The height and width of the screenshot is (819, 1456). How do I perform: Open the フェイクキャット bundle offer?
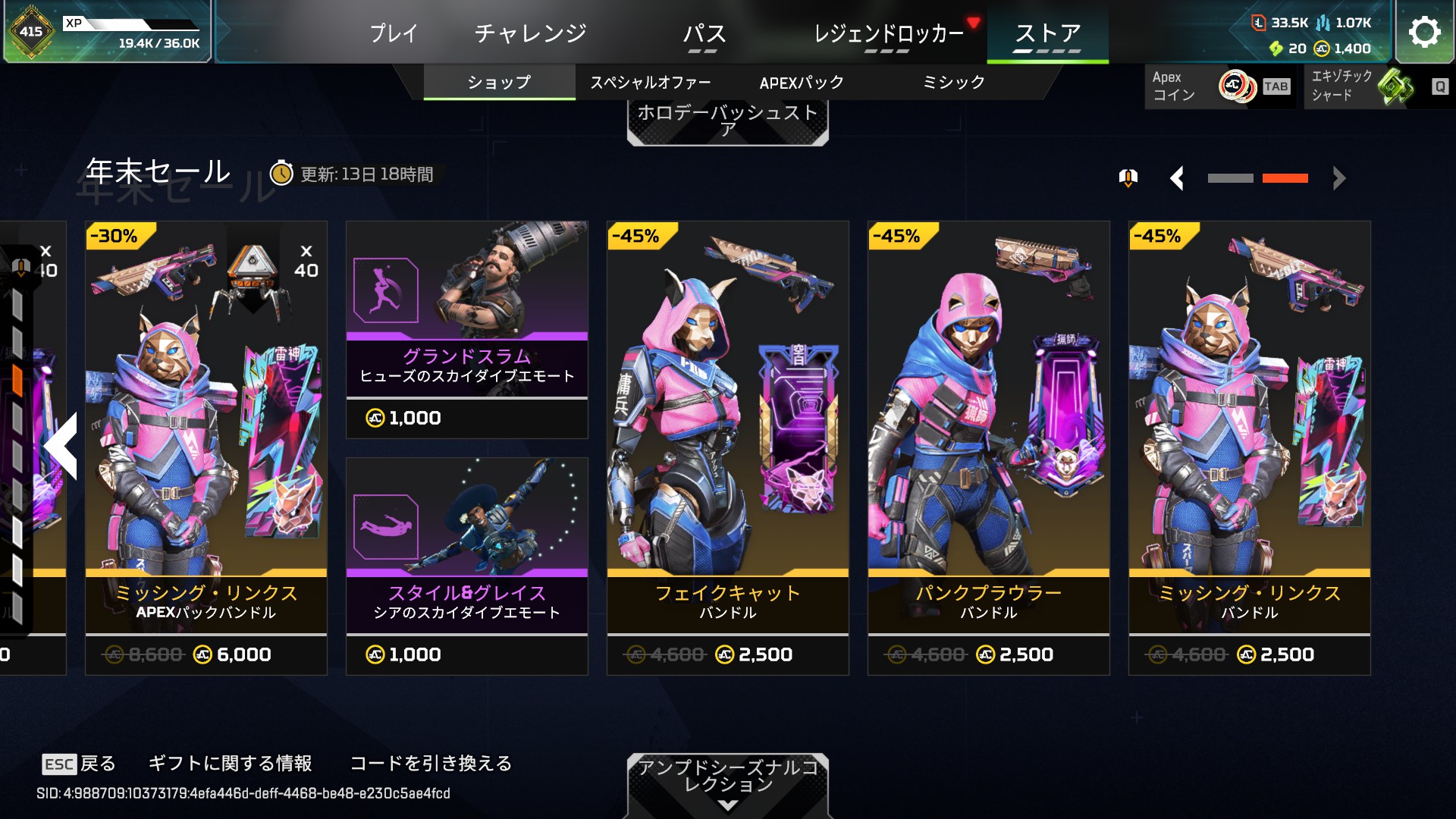(x=728, y=447)
